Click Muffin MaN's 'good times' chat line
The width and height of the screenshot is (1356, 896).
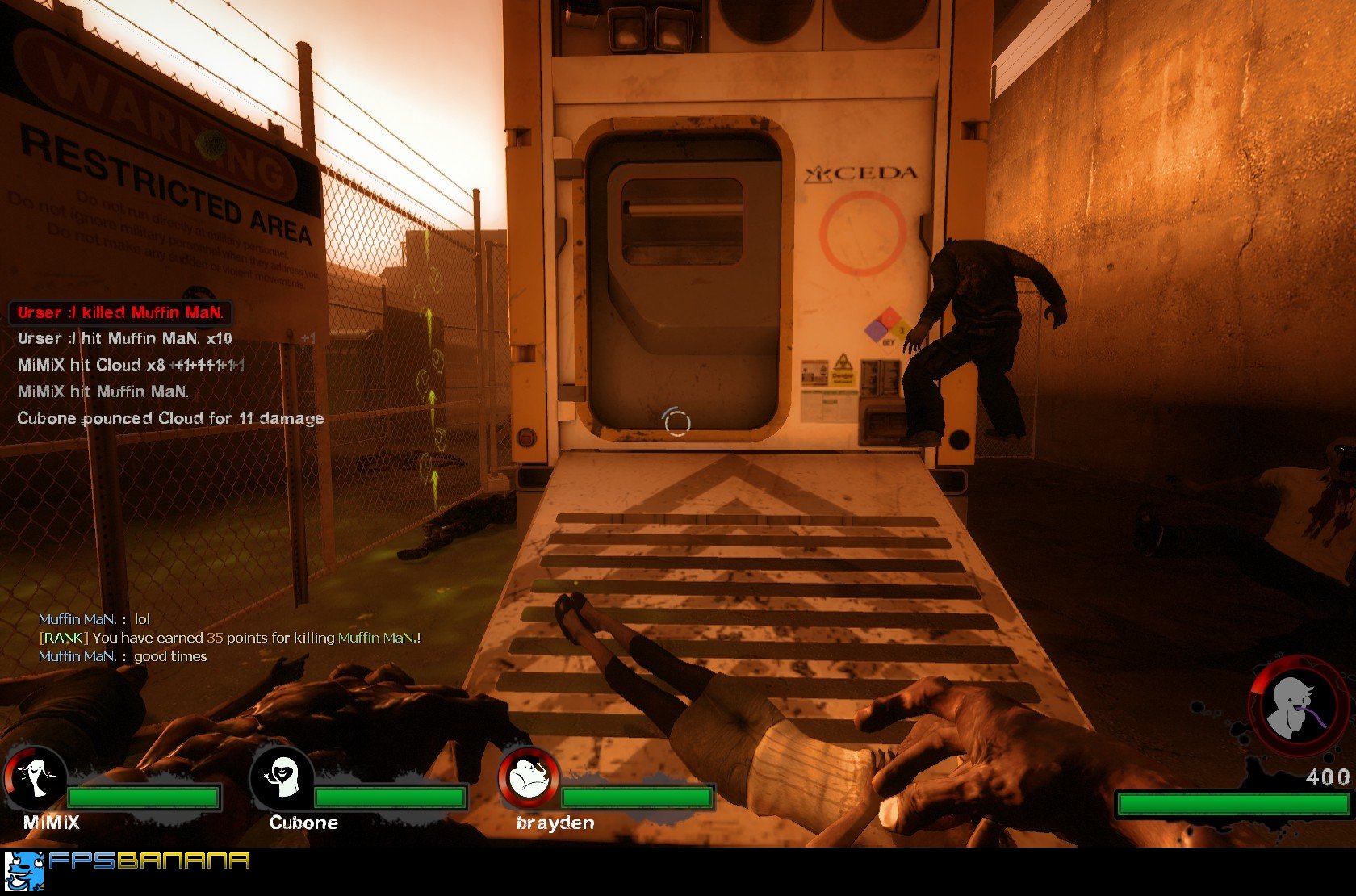click(123, 656)
